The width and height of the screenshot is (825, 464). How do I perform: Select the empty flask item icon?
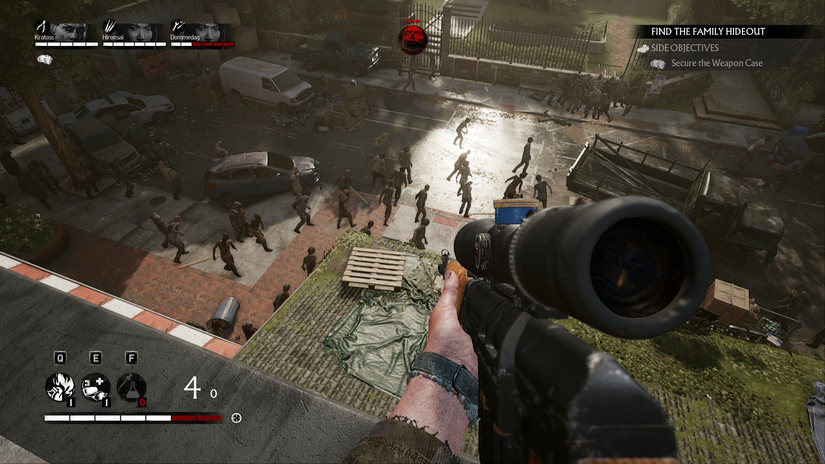131,386
